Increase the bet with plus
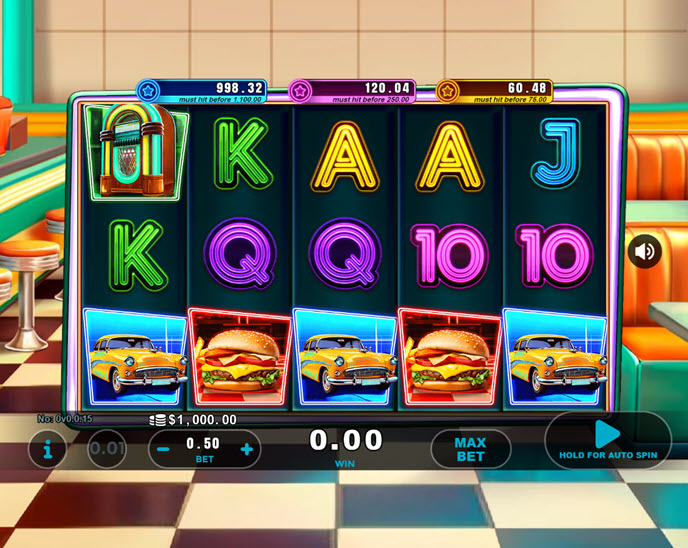 coord(246,449)
